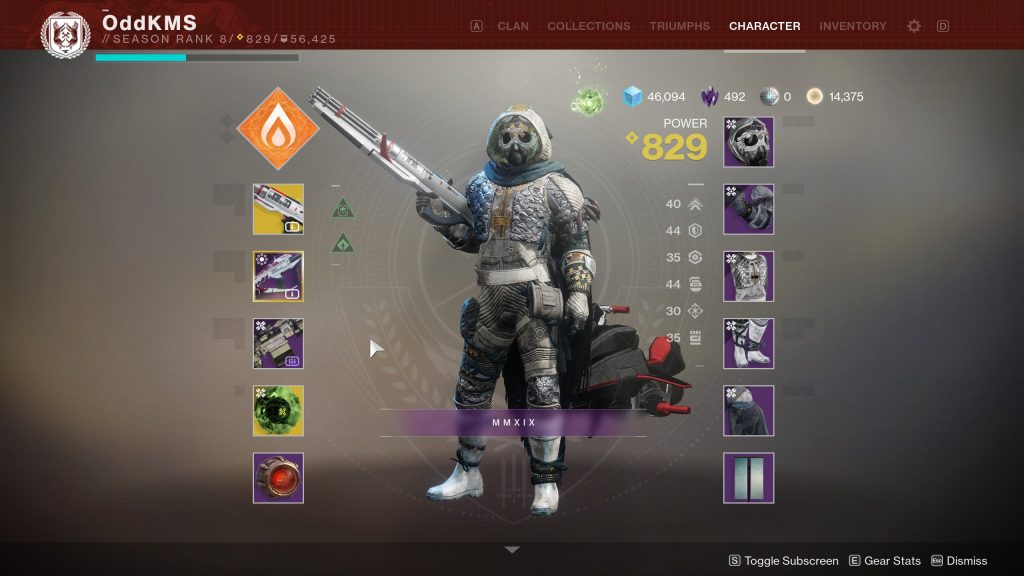Screen dimensions: 1024x576
Task: Choose the white boots leg armor slot
Action: [748, 343]
